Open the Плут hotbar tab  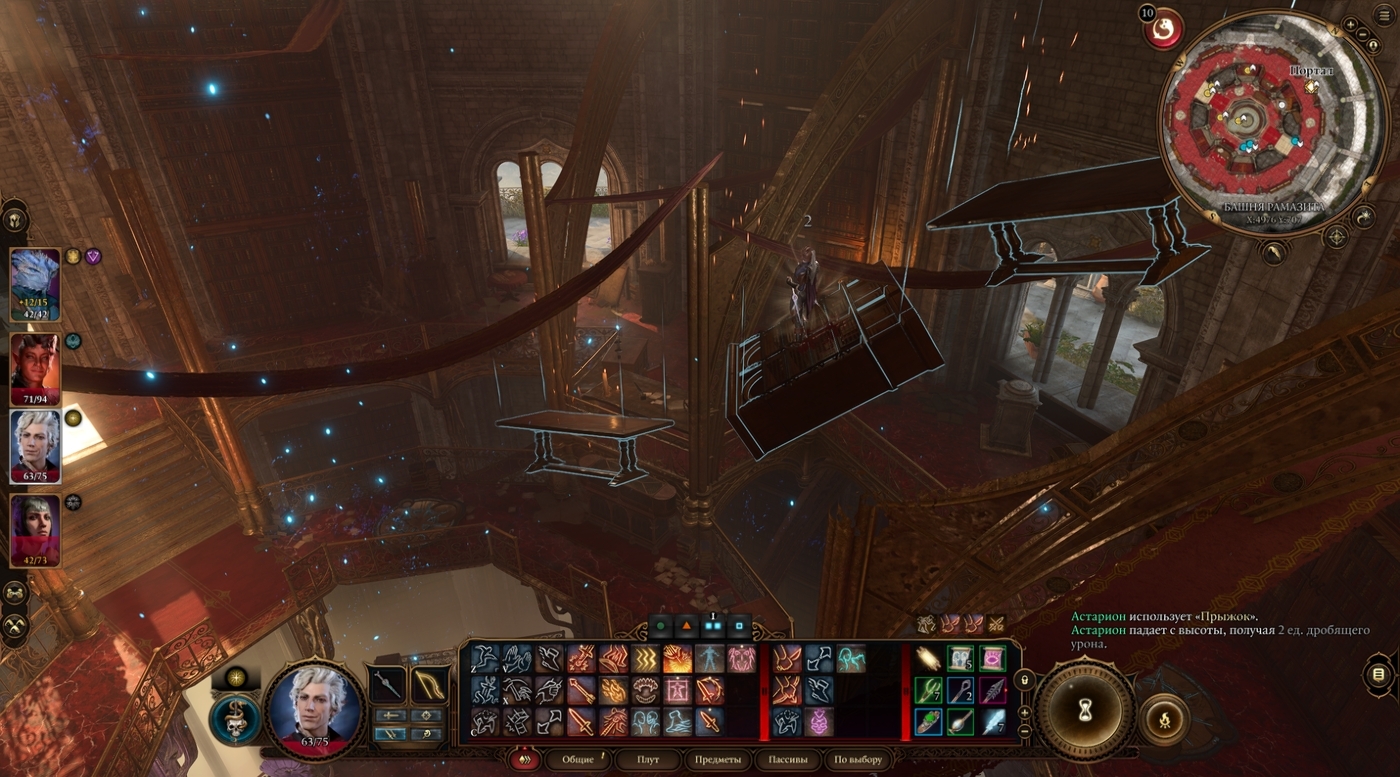648,759
